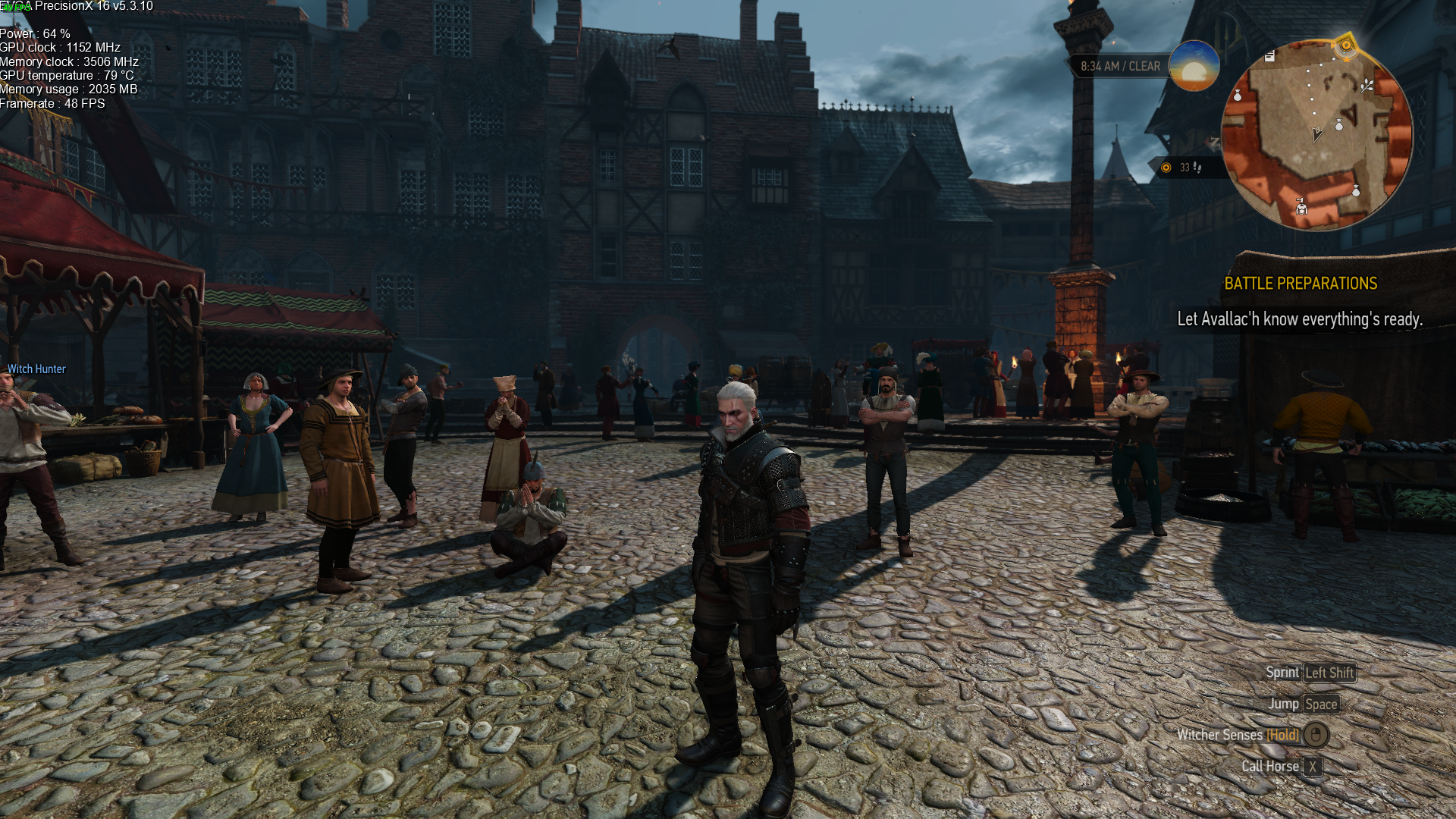Select the herbalist leaf marker on minimap
The image size is (1456, 819).
[x=1367, y=85]
